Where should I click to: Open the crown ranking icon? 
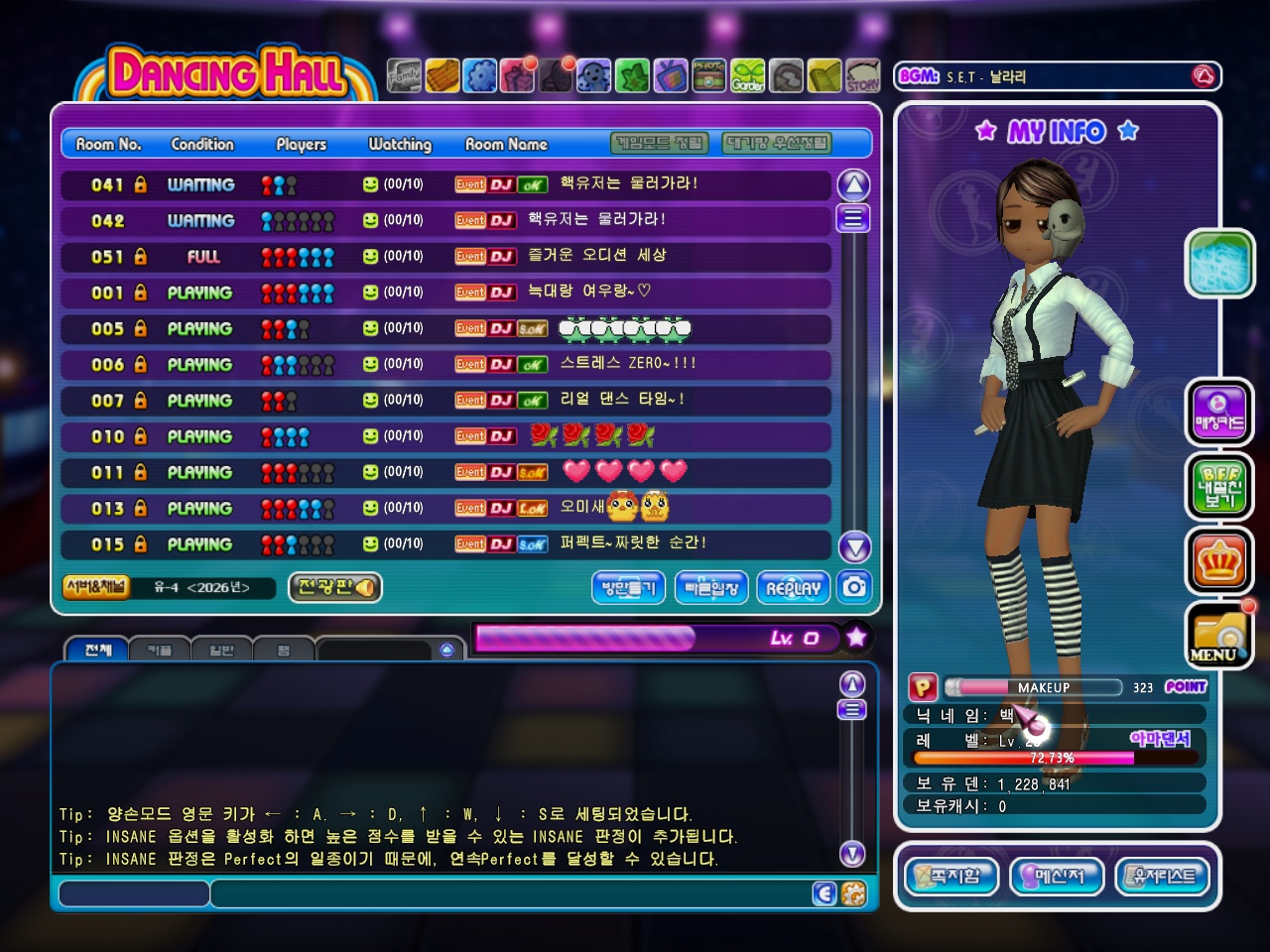click(1219, 561)
